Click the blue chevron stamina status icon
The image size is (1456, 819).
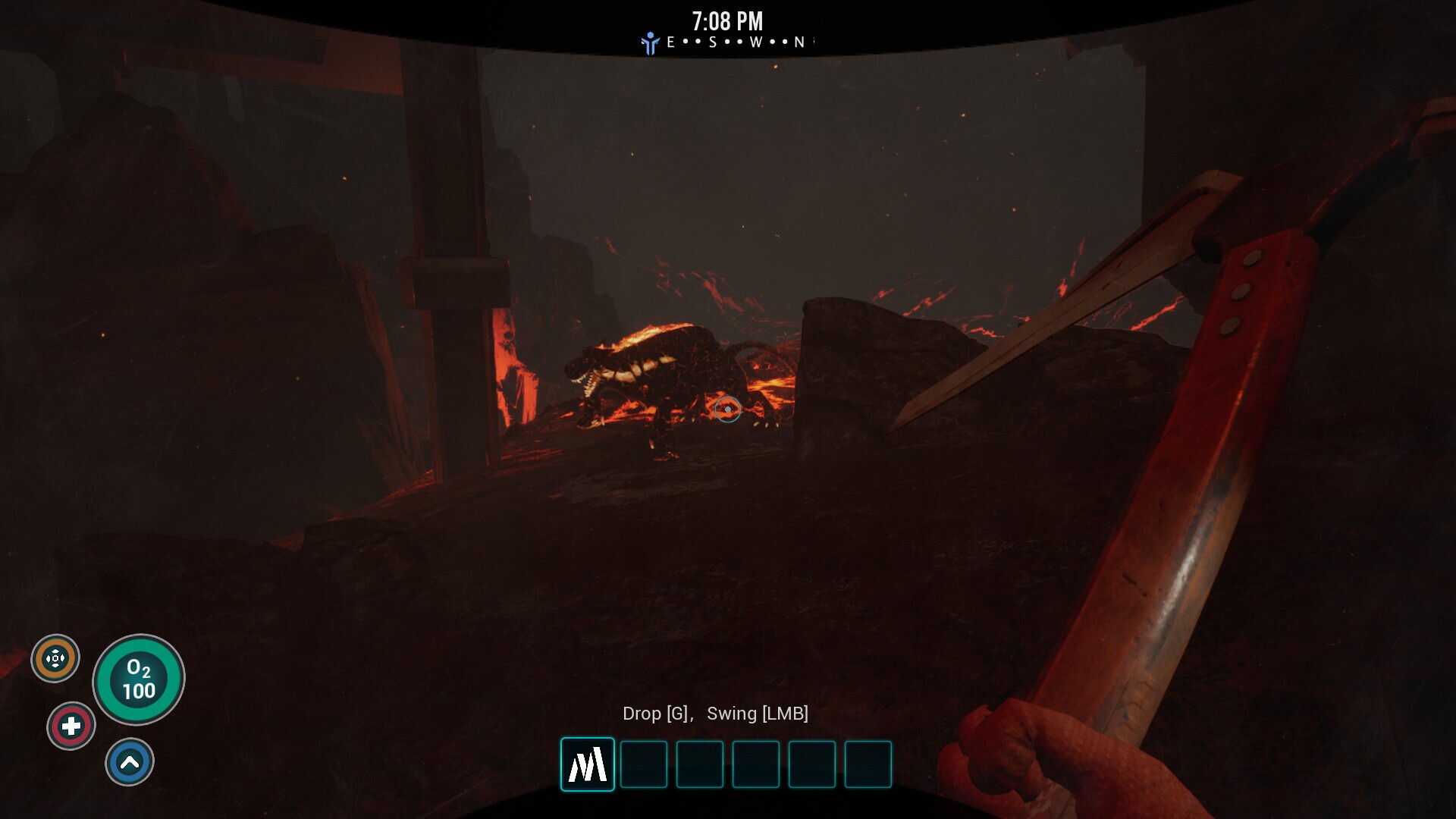[130, 761]
